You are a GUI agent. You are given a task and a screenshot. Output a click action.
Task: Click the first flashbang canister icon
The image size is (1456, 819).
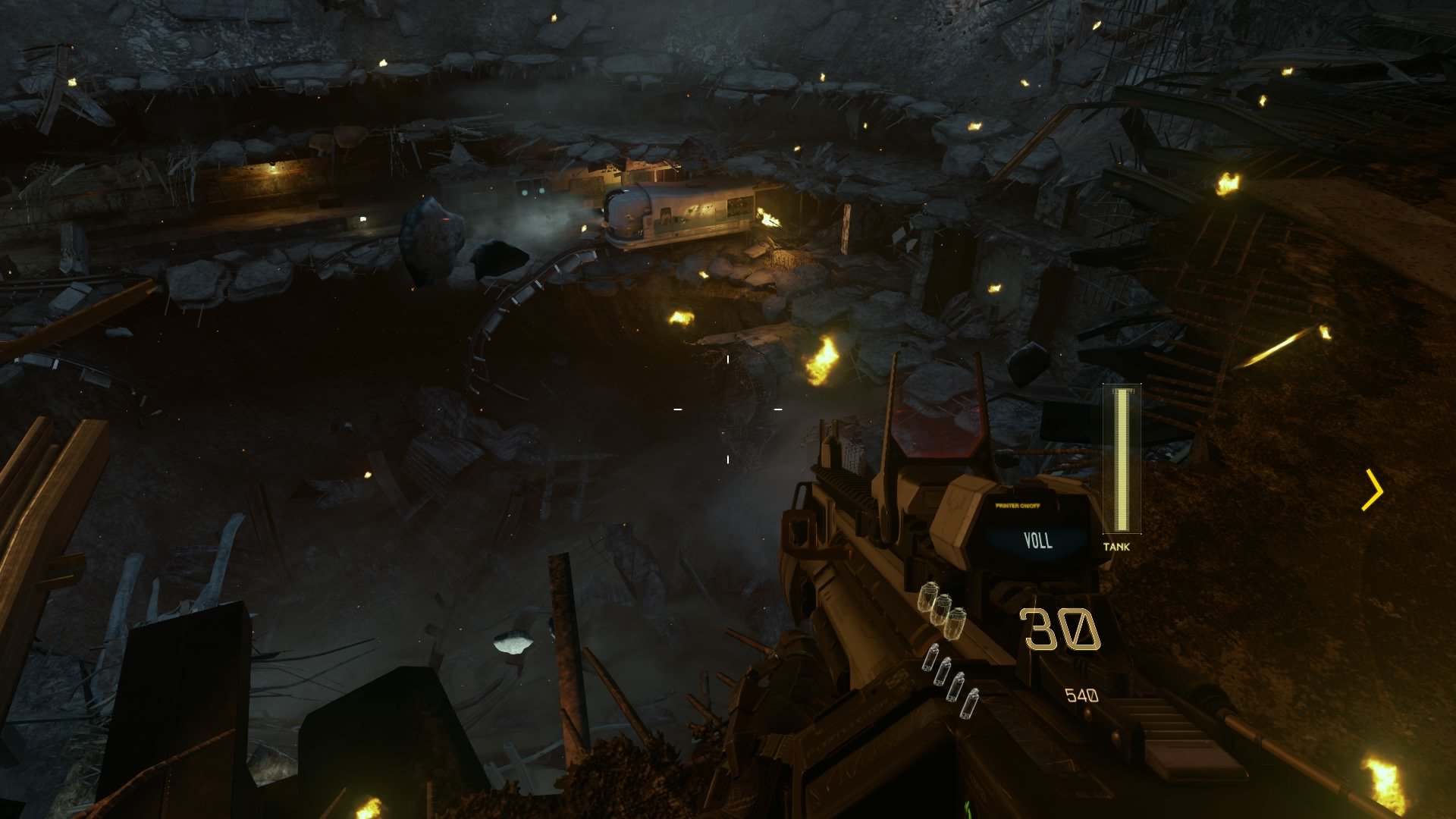(x=930, y=658)
